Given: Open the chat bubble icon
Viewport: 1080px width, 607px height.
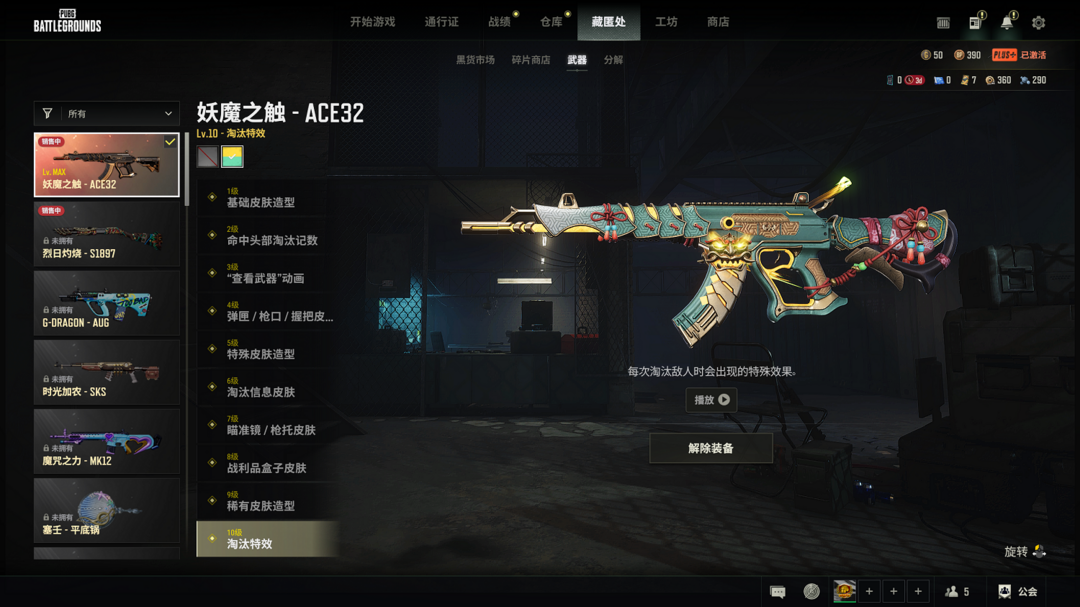Looking at the screenshot, I should [x=778, y=592].
